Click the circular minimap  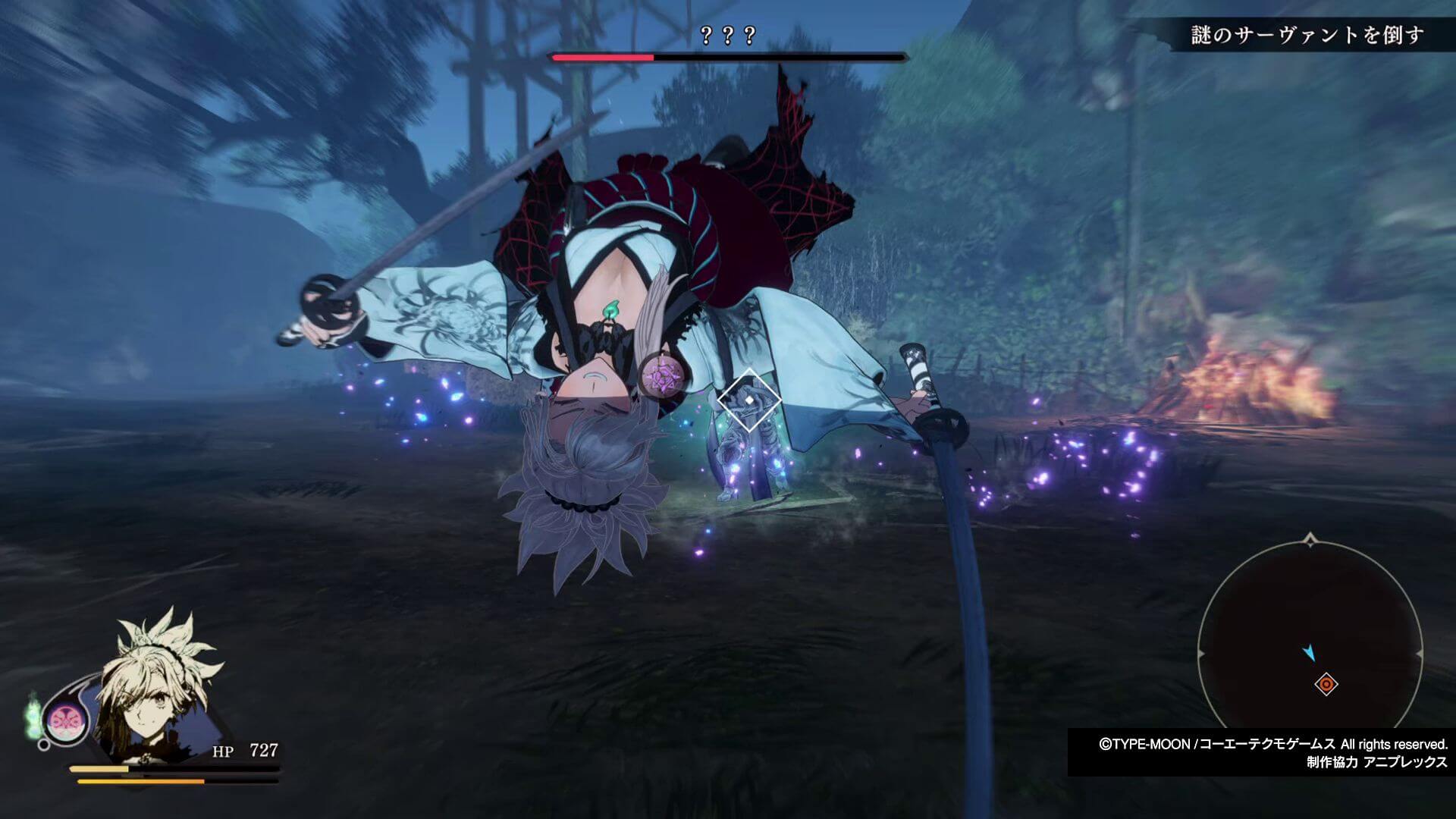(x=1310, y=654)
